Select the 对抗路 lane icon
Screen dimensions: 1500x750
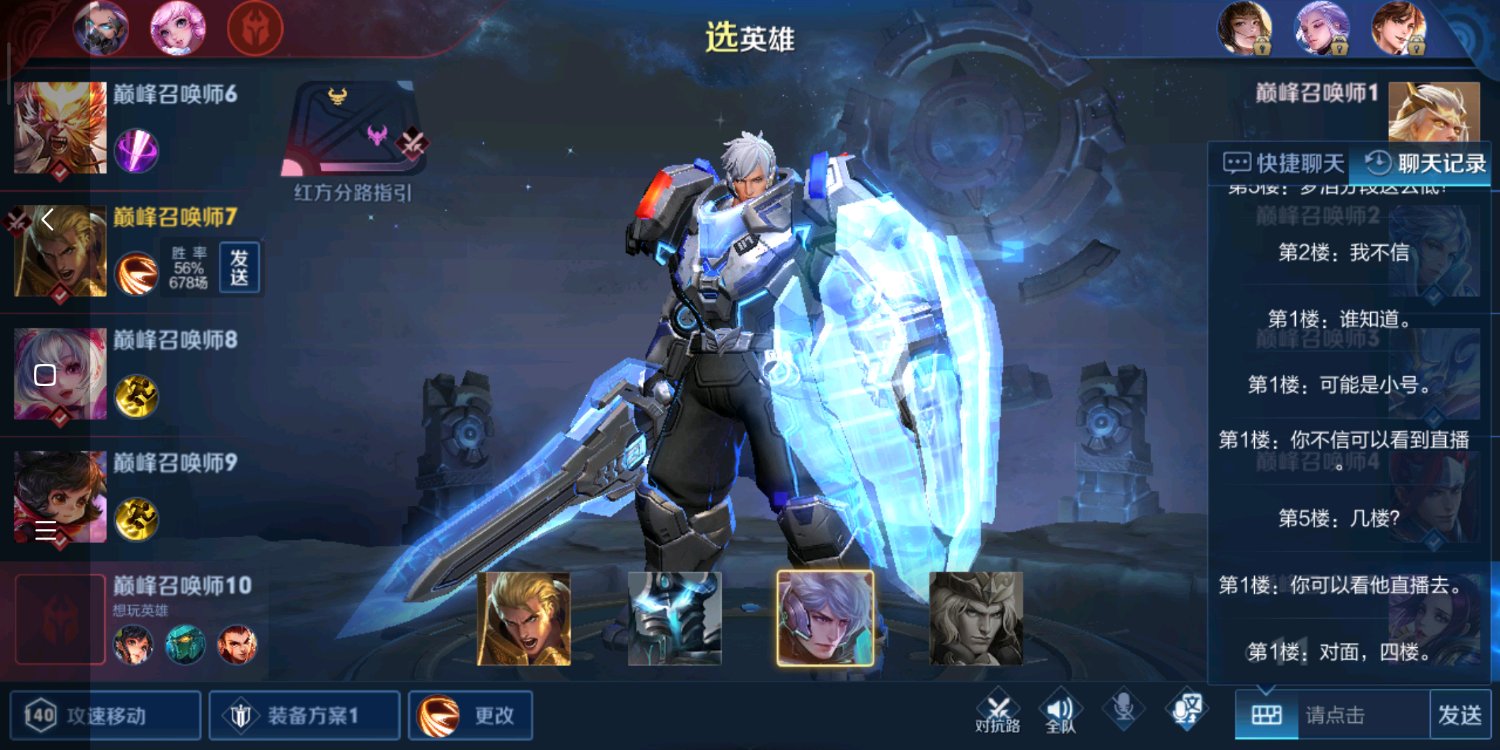(997, 711)
